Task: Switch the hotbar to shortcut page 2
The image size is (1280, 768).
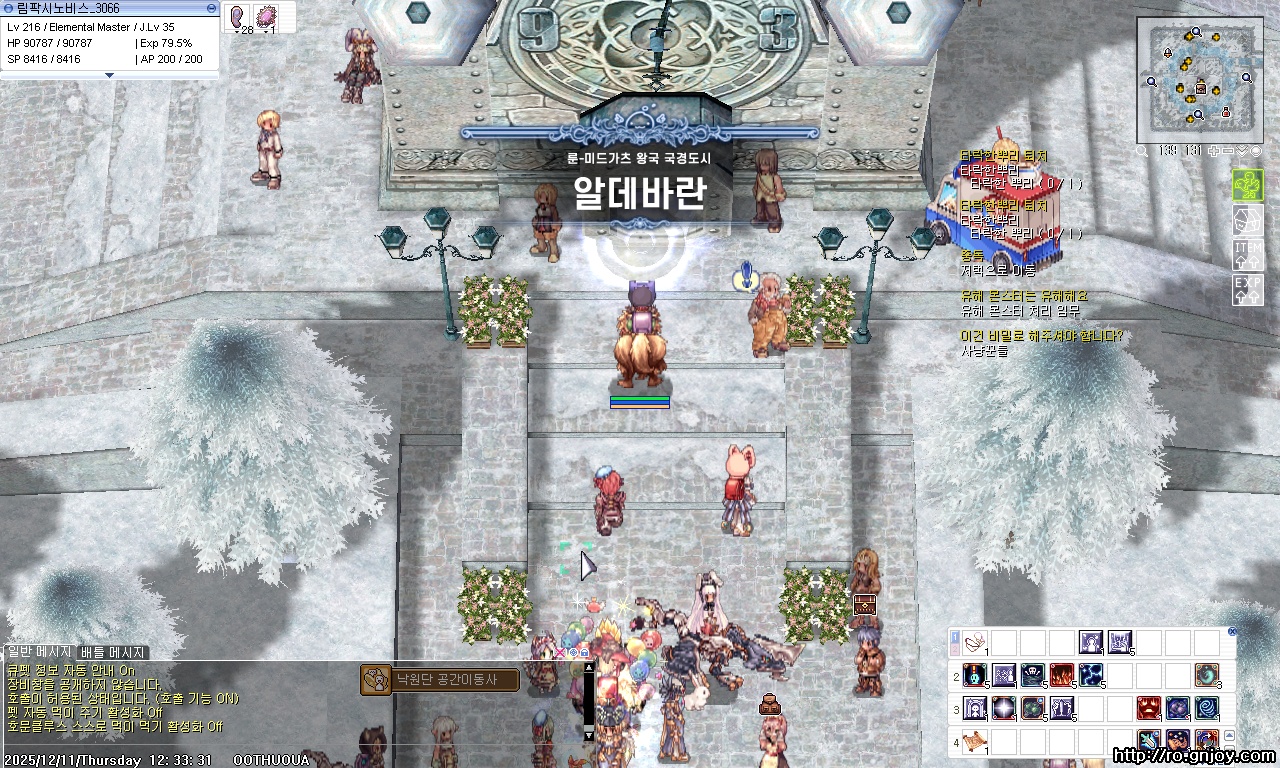Action: coord(954,648)
